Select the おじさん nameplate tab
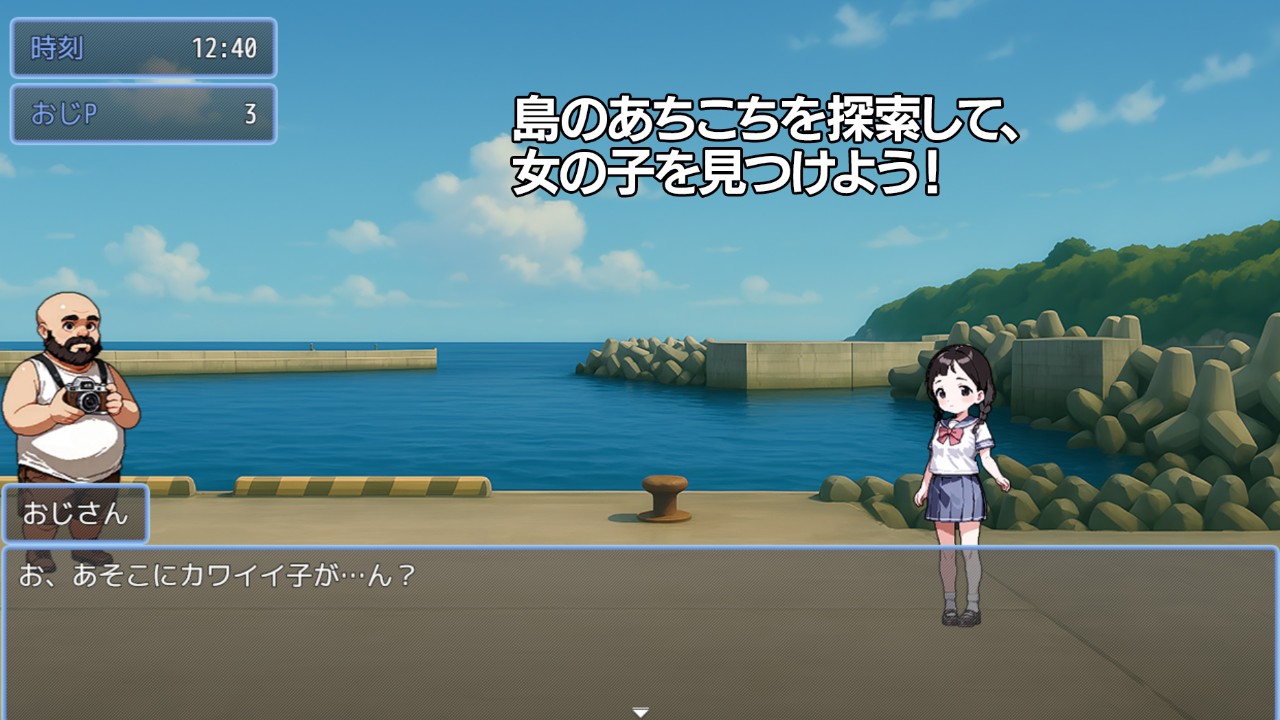1280x720 pixels. (x=78, y=513)
